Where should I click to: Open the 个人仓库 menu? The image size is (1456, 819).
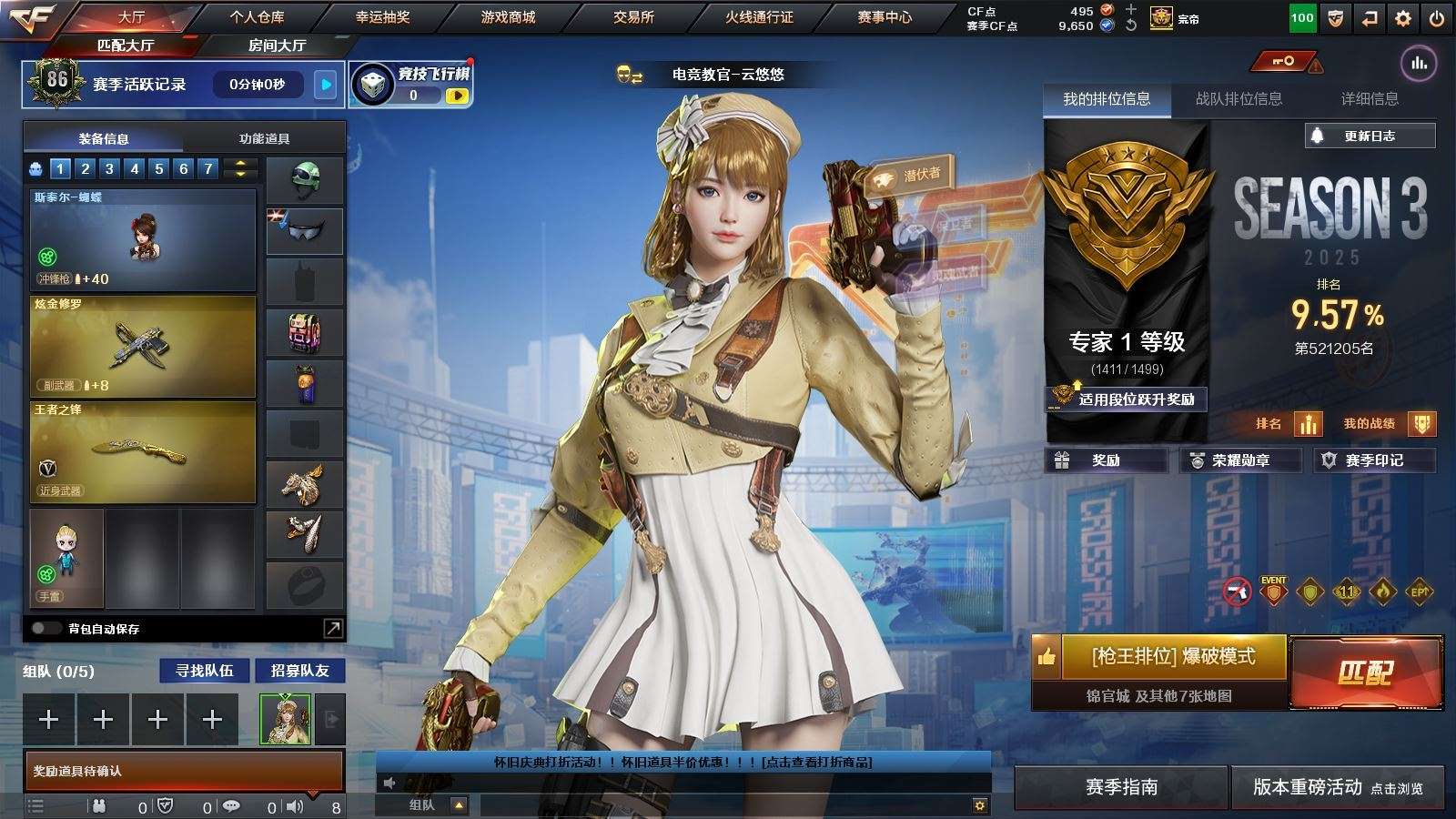tap(257, 17)
